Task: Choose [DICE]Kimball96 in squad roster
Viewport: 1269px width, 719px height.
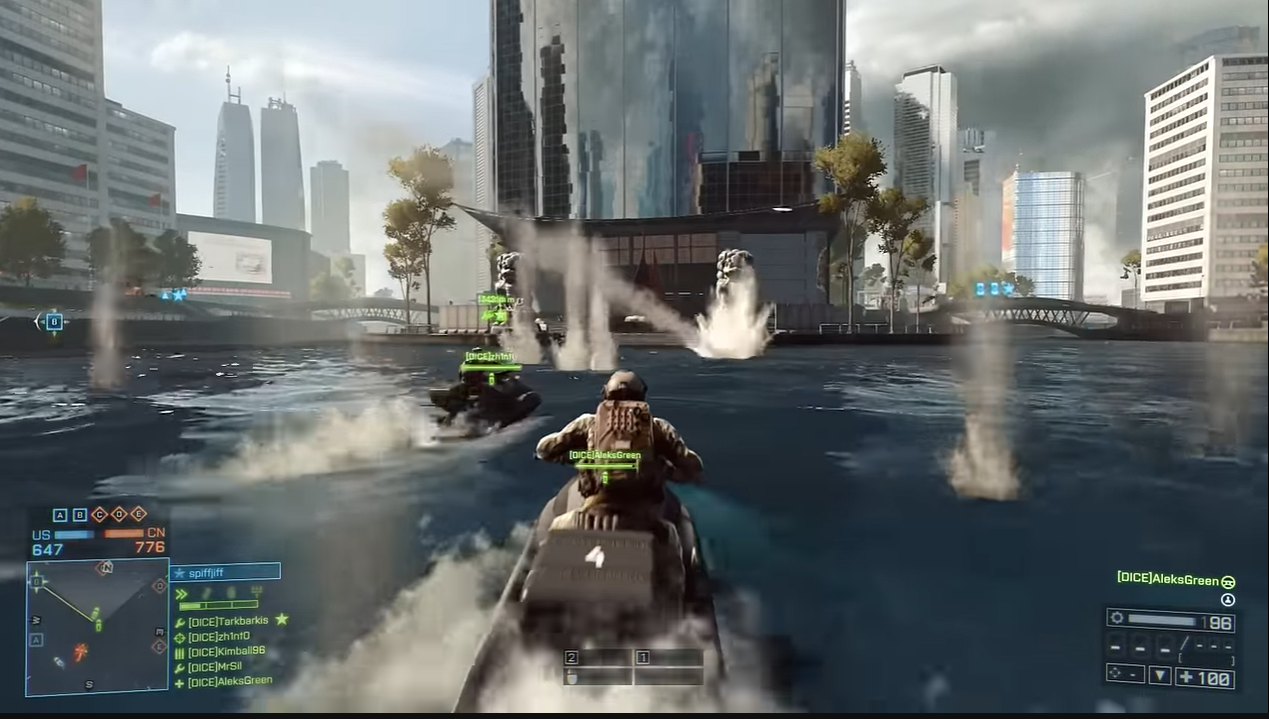Action: pos(226,651)
